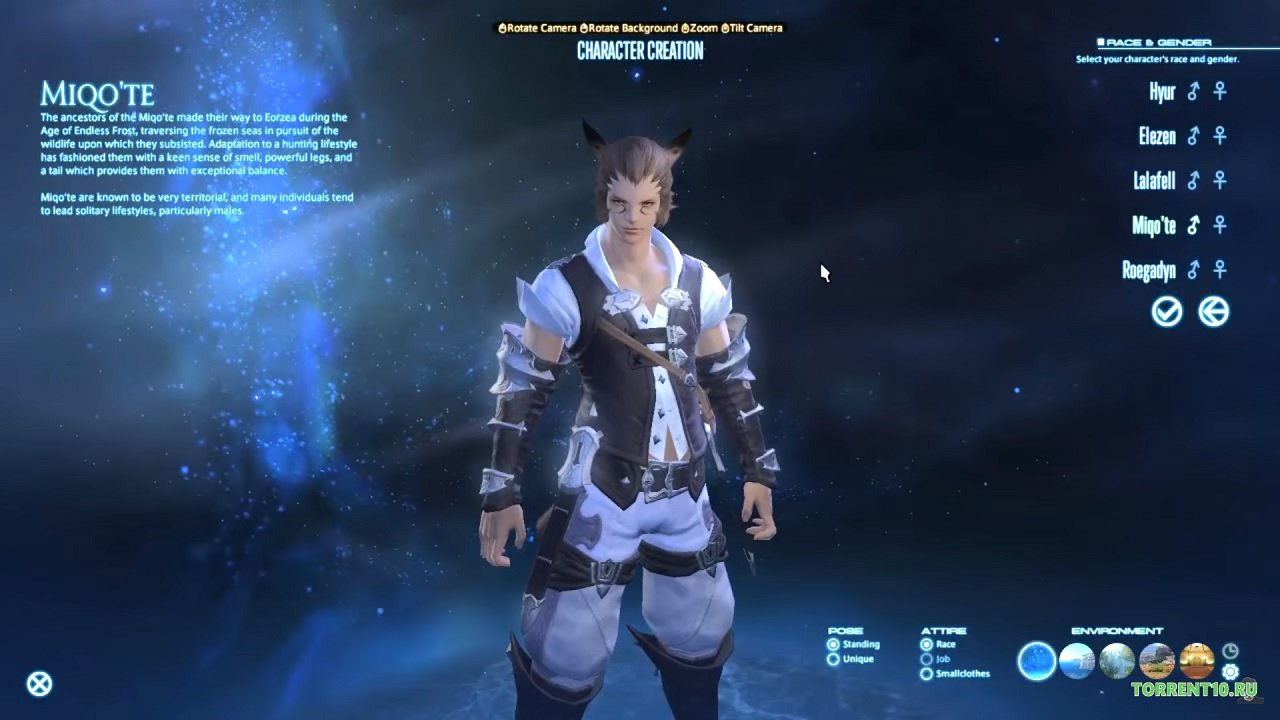Pick female Lalafell gender symbol
1280x720 pixels.
(1220, 181)
